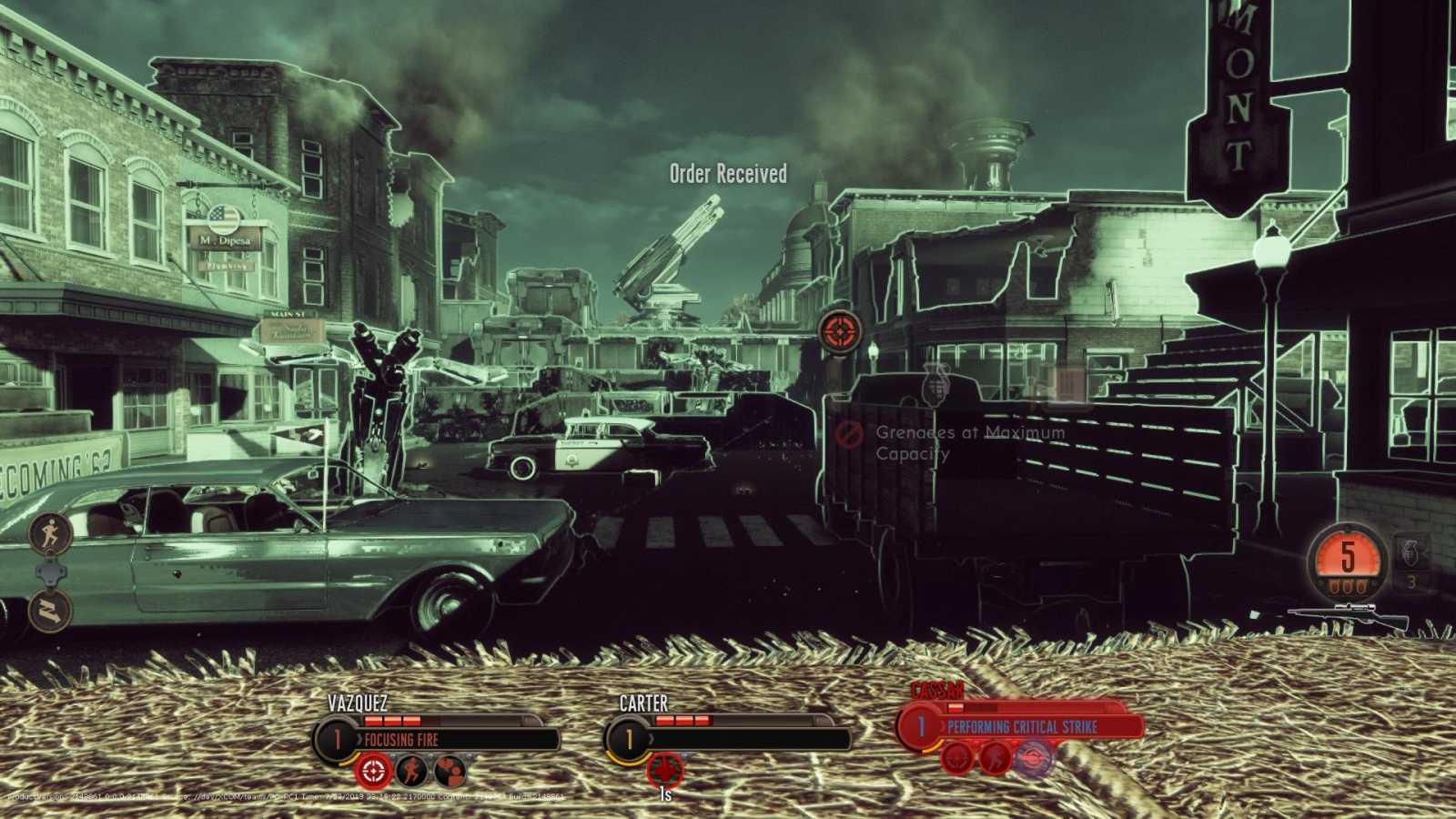This screenshot has height=819, width=1456.
Task: Expand Carter's status panel chevron
Action: (x=651, y=737)
